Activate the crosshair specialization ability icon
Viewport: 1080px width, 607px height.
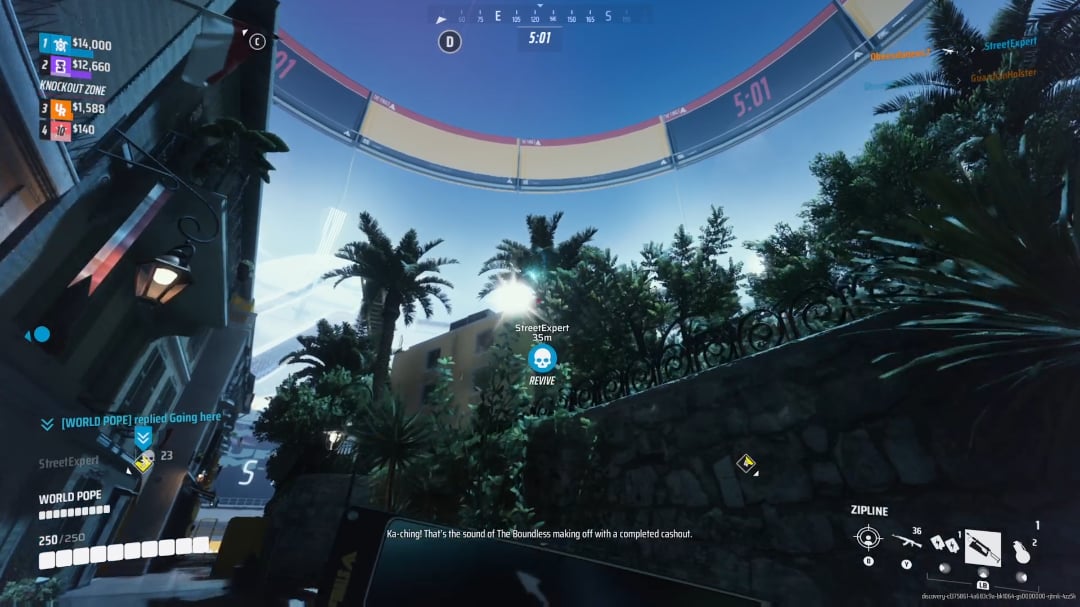coord(867,538)
